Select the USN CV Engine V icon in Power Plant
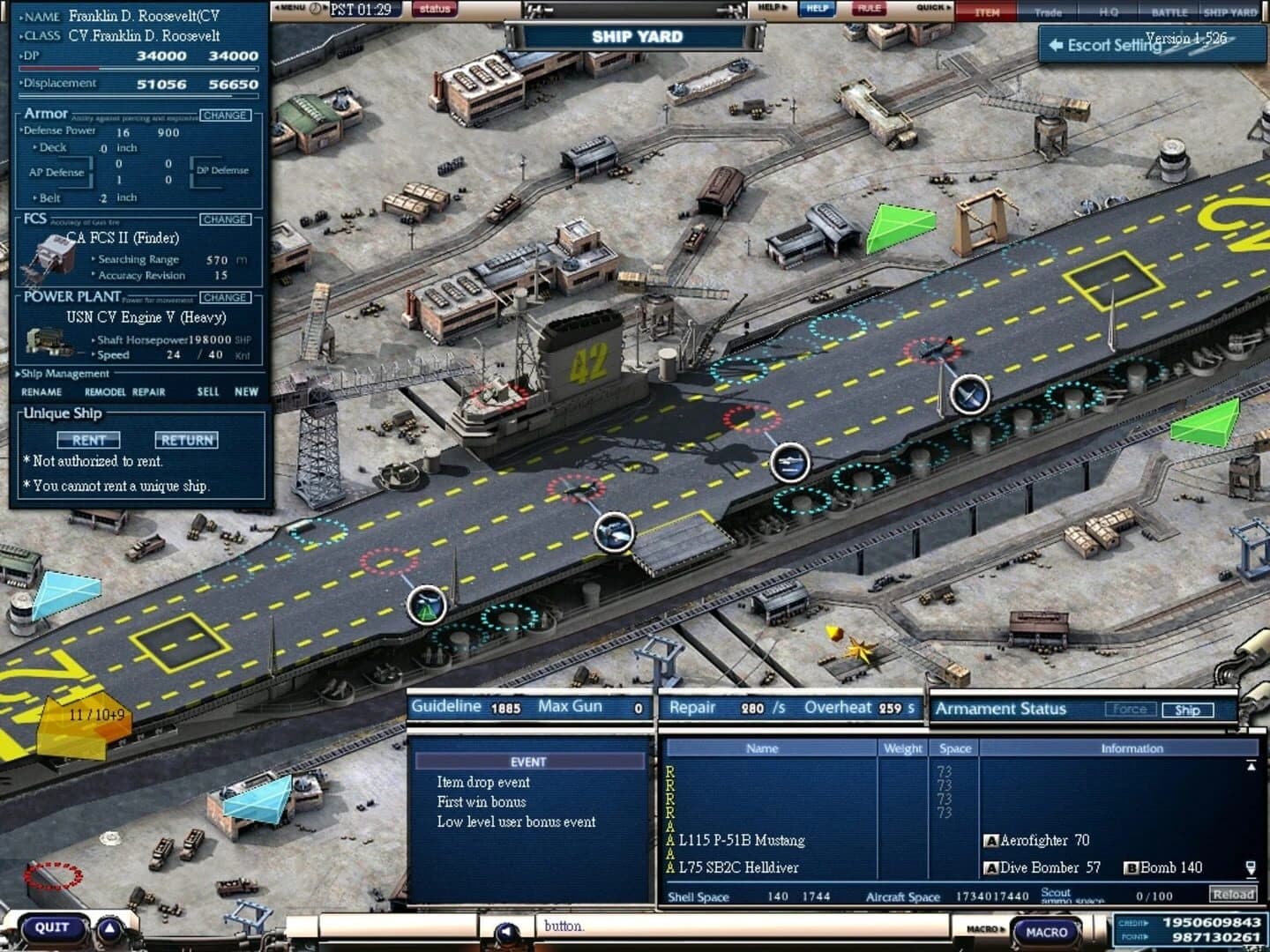 (49, 340)
